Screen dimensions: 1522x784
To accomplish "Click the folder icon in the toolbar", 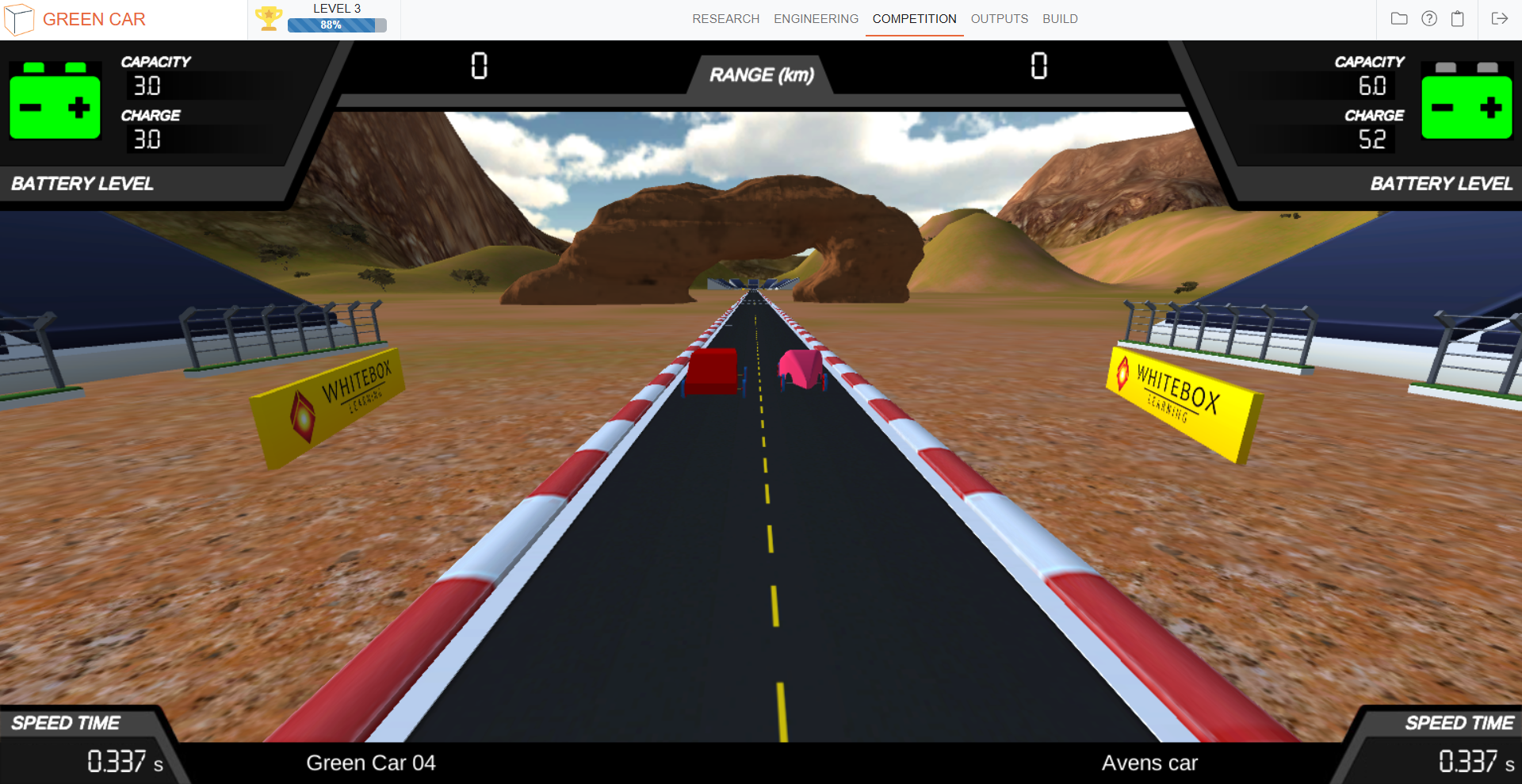I will click(x=1399, y=18).
